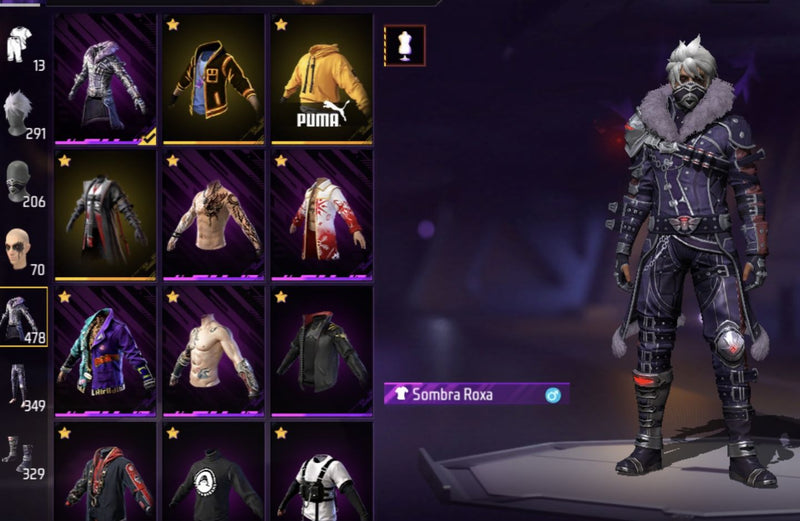Image resolution: width=800 pixels, height=521 pixels.
Task: Choose the white and red blood-splatter jacket
Action: (x=320, y=215)
